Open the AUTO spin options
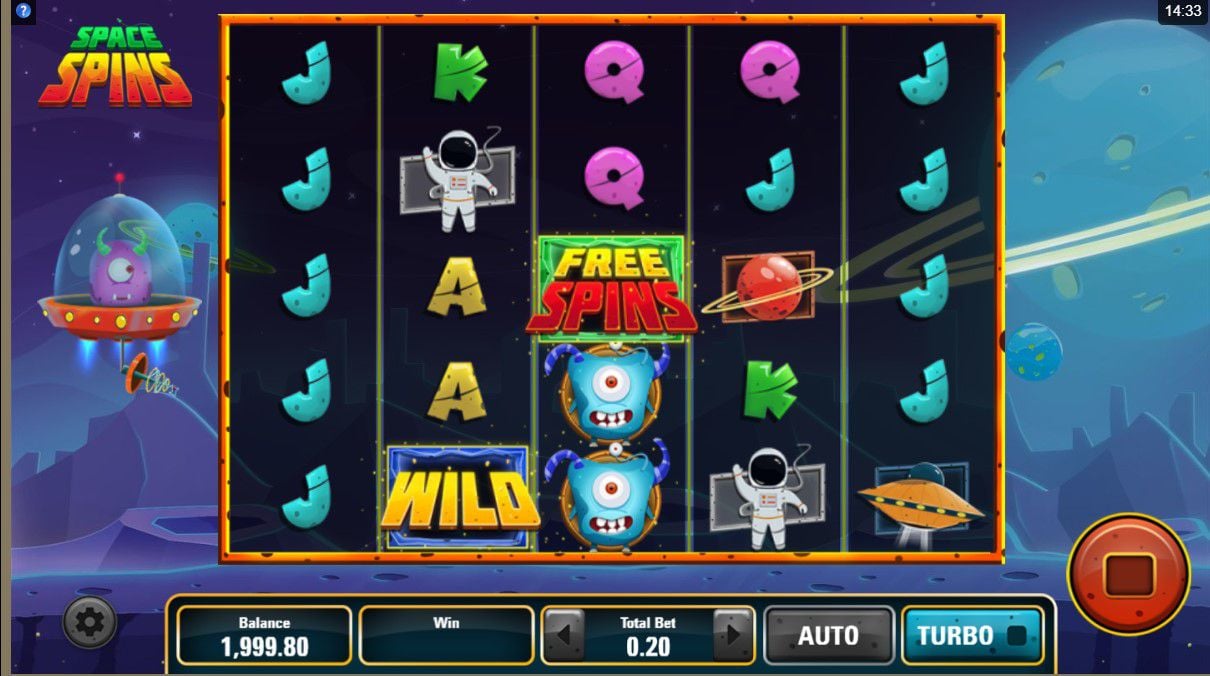This screenshot has height=676, width=1210. pos(828,636)
